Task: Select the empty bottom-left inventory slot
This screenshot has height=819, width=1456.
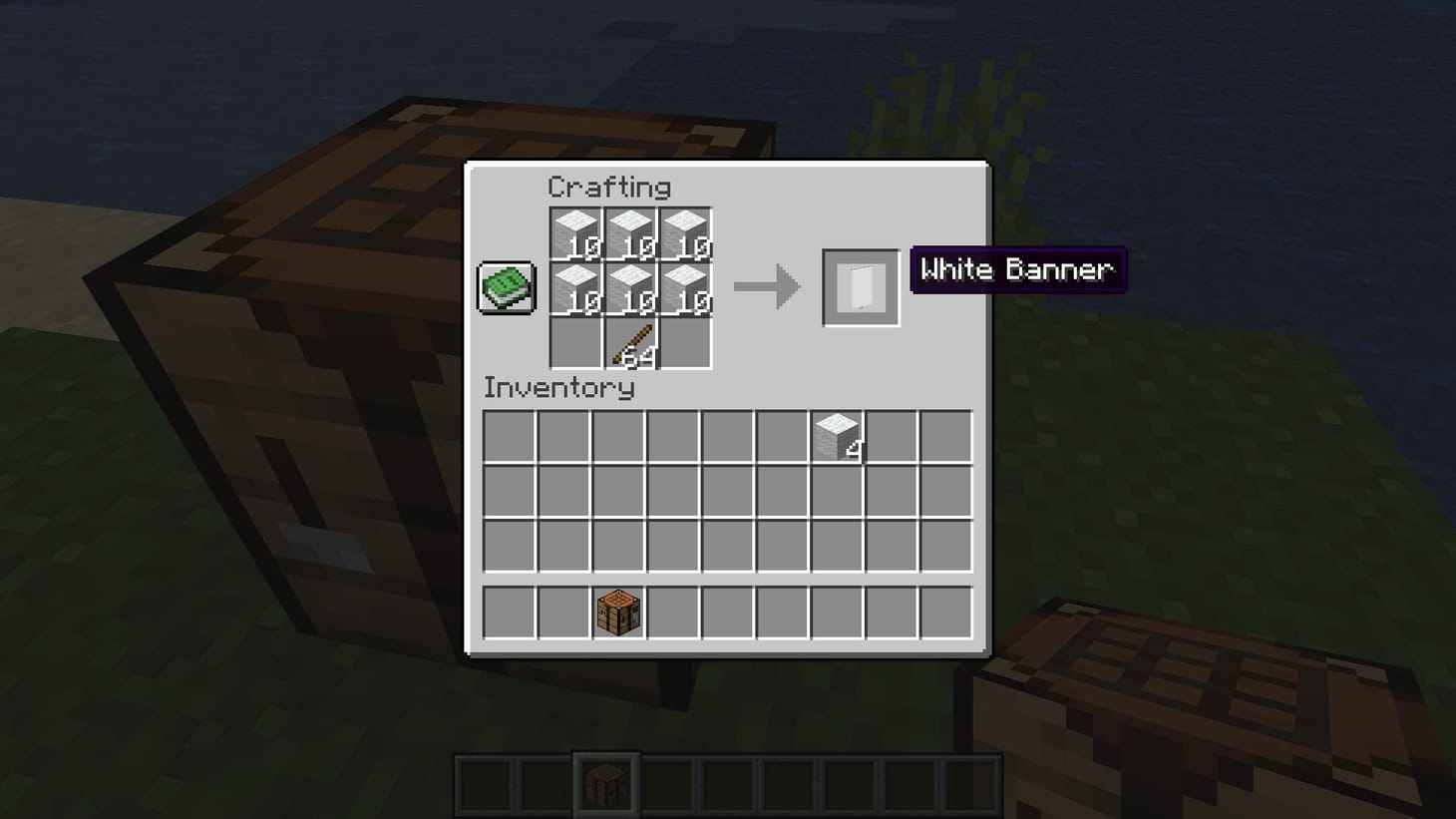Action: (x=509, y=611)
